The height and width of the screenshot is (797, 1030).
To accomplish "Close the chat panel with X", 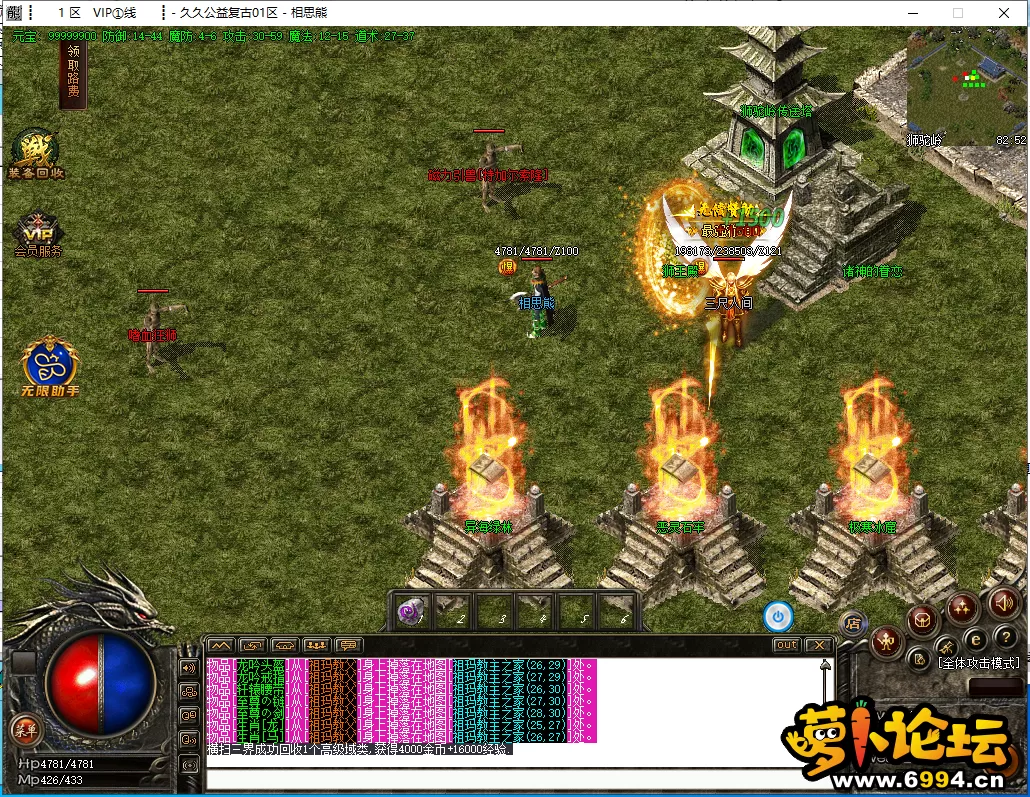I will [x=818, y=645].
